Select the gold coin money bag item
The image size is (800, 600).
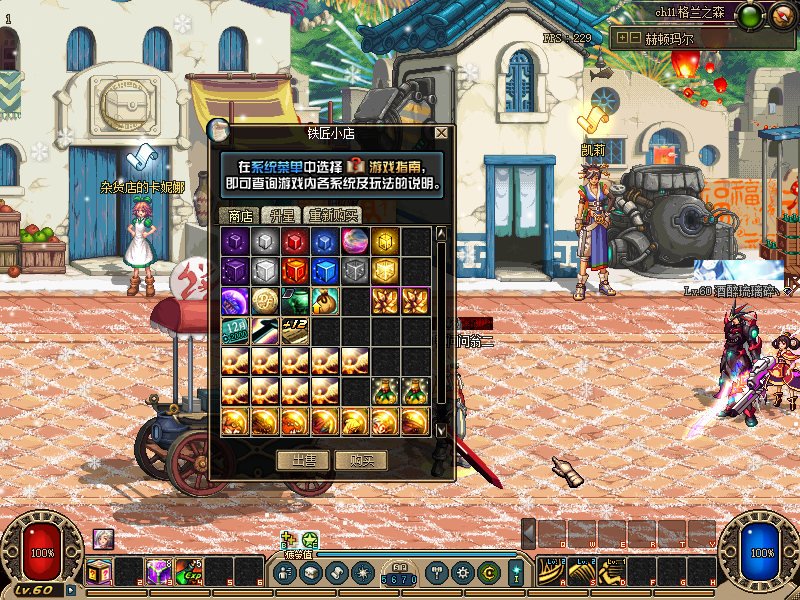click(325, 301)
